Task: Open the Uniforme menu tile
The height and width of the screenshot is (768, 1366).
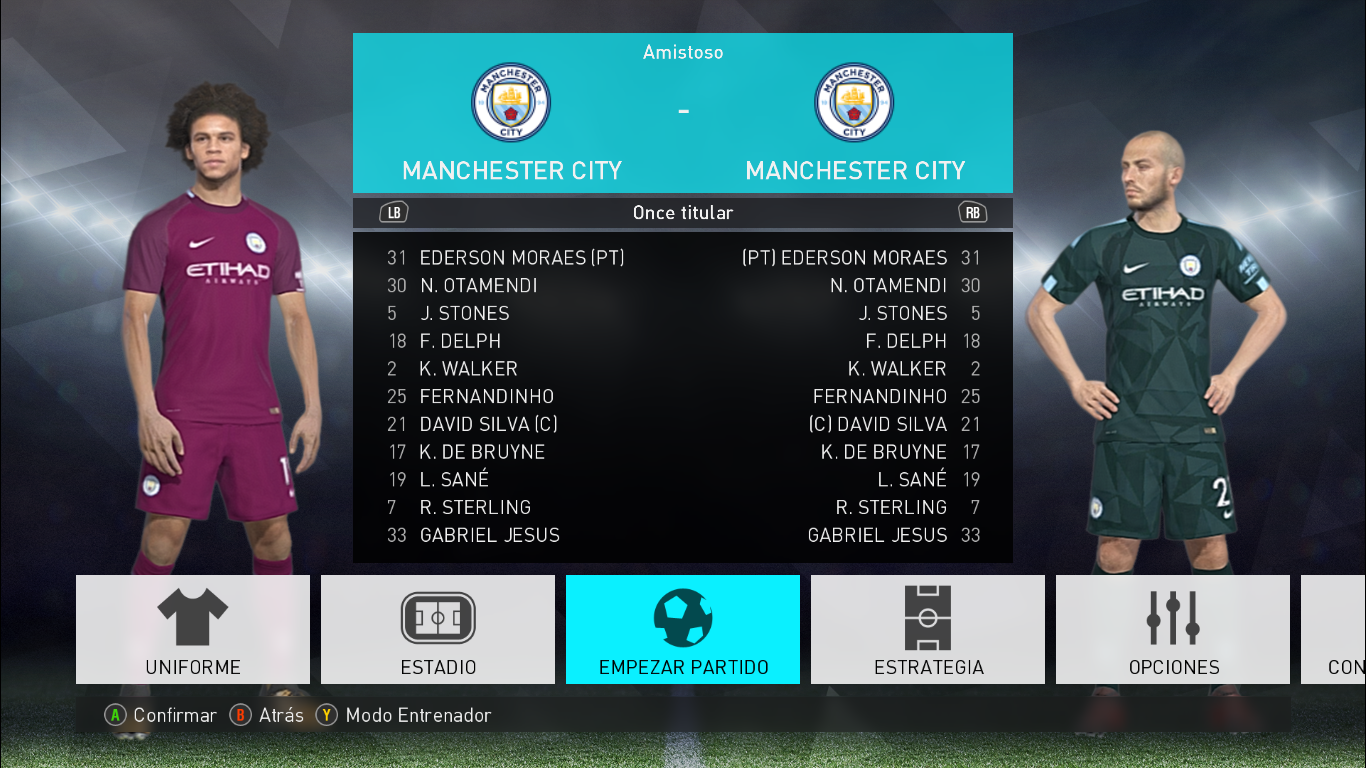Action: [x=193, y=629]
